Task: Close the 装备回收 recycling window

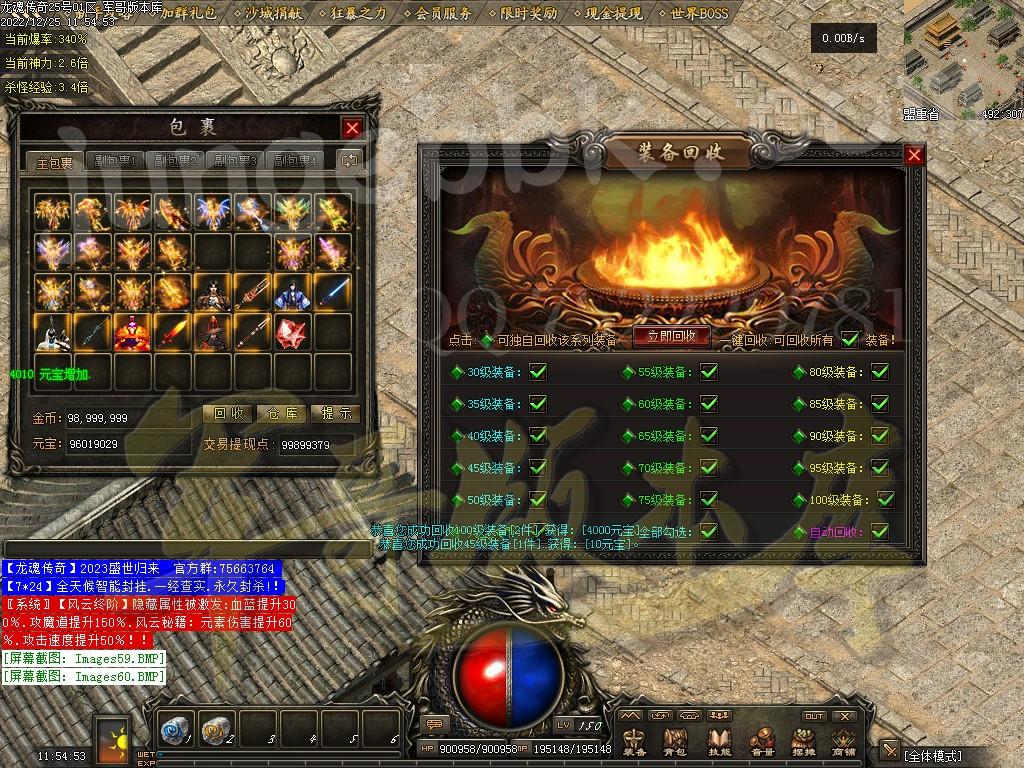Action: pos(914,155)
